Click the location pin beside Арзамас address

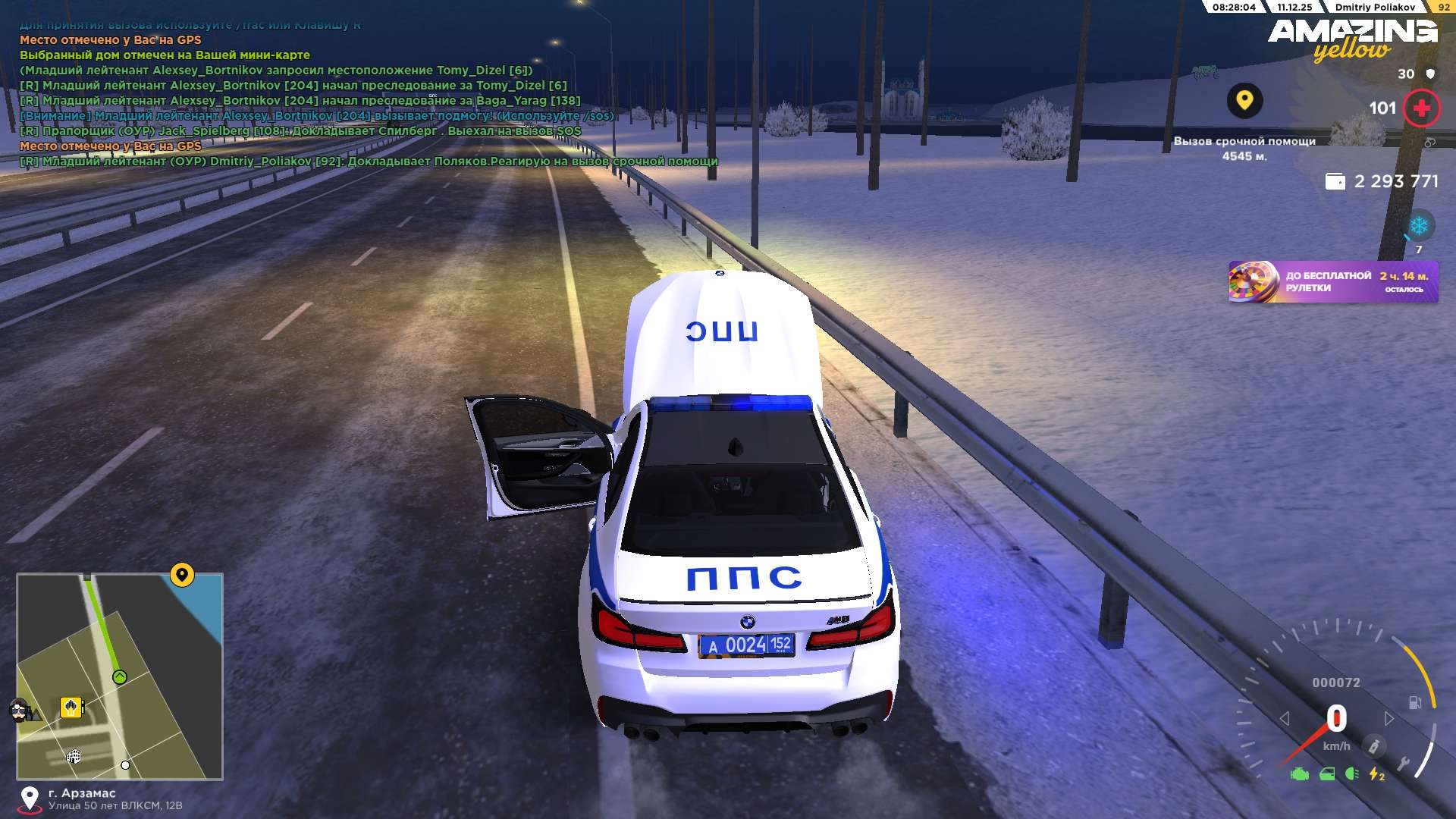[x=30, y=799]
